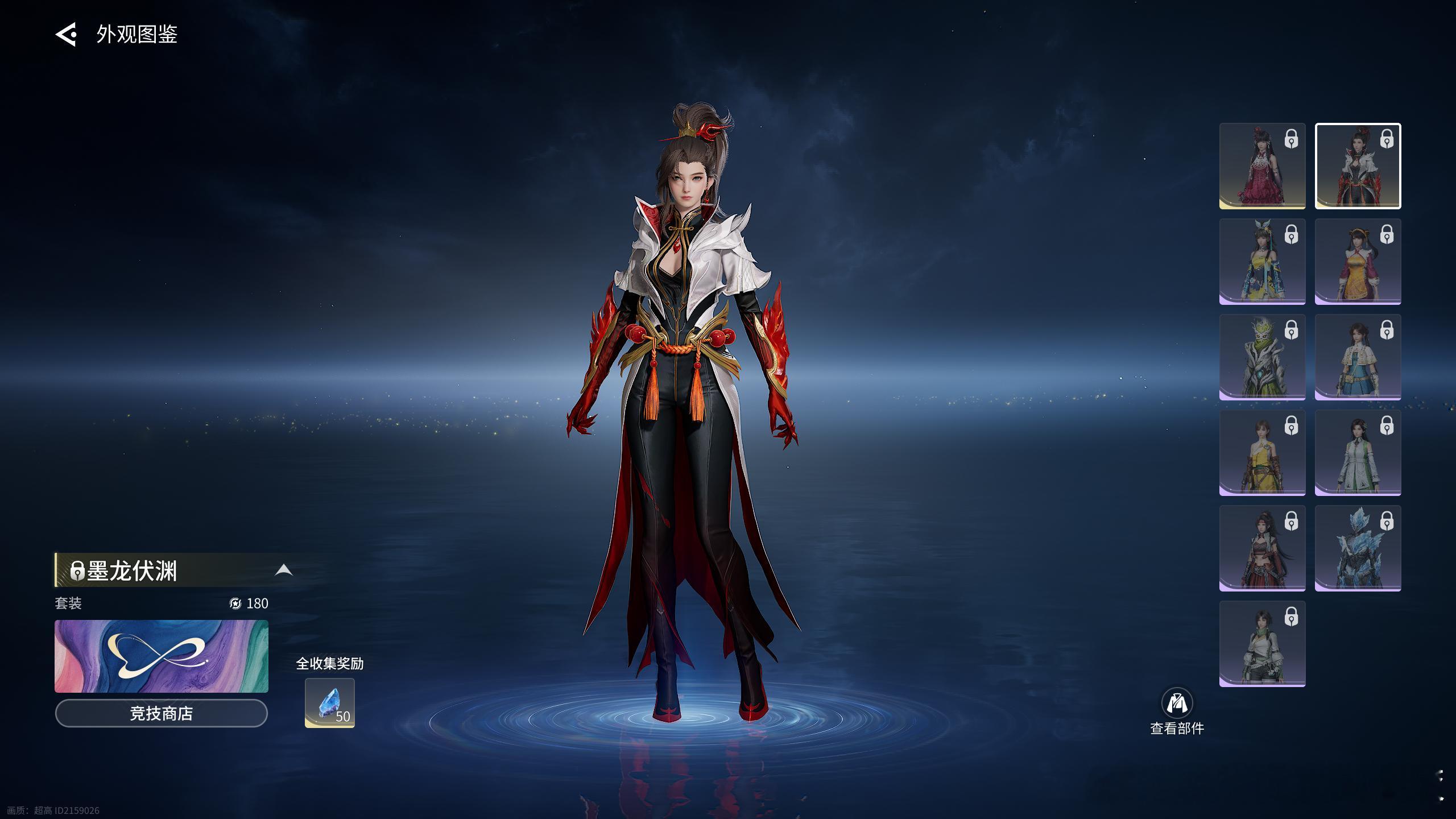Choose the blue ice crystal armor thumbnail

(1358, 548)
